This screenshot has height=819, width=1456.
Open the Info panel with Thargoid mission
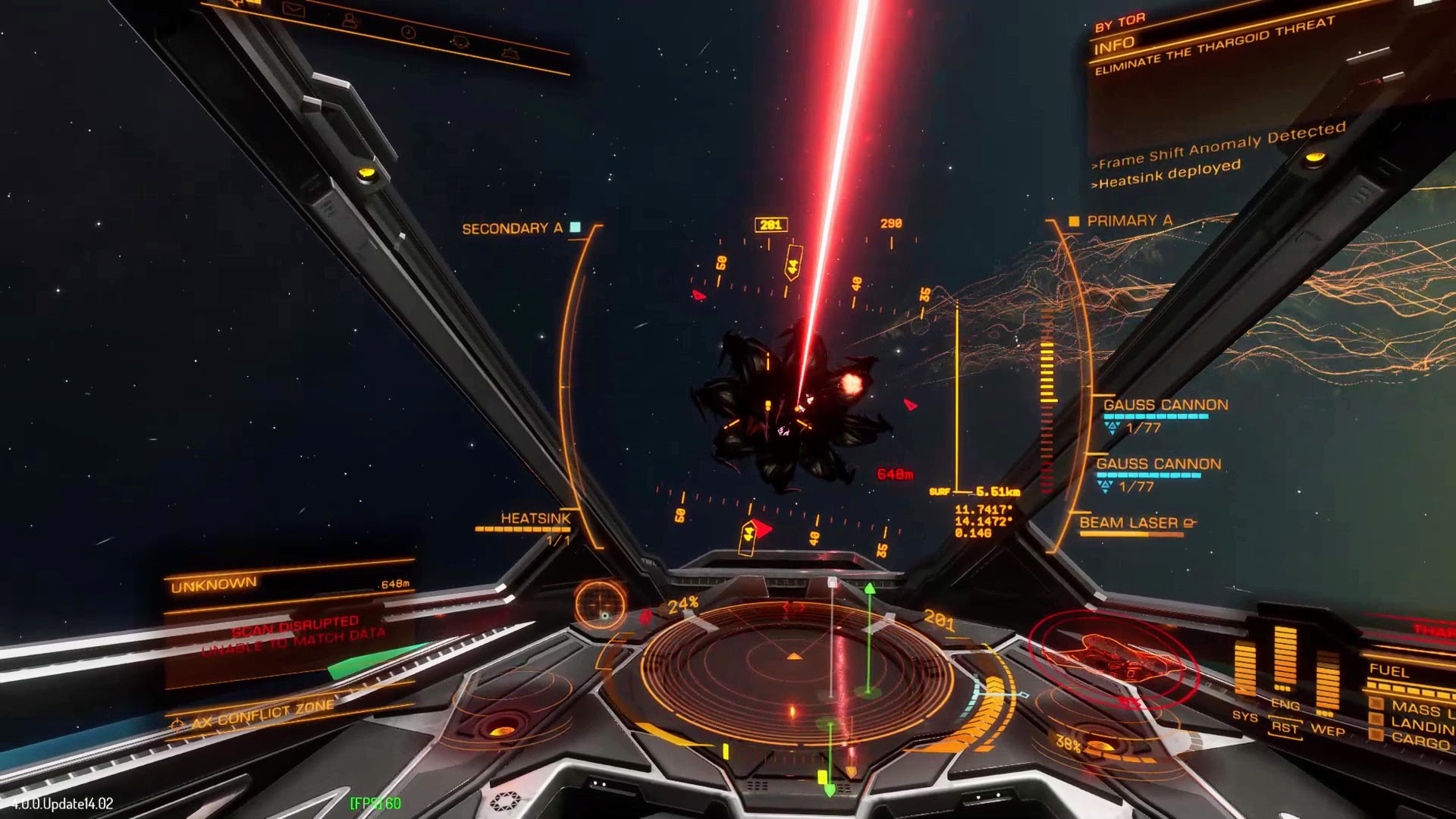1213,47
